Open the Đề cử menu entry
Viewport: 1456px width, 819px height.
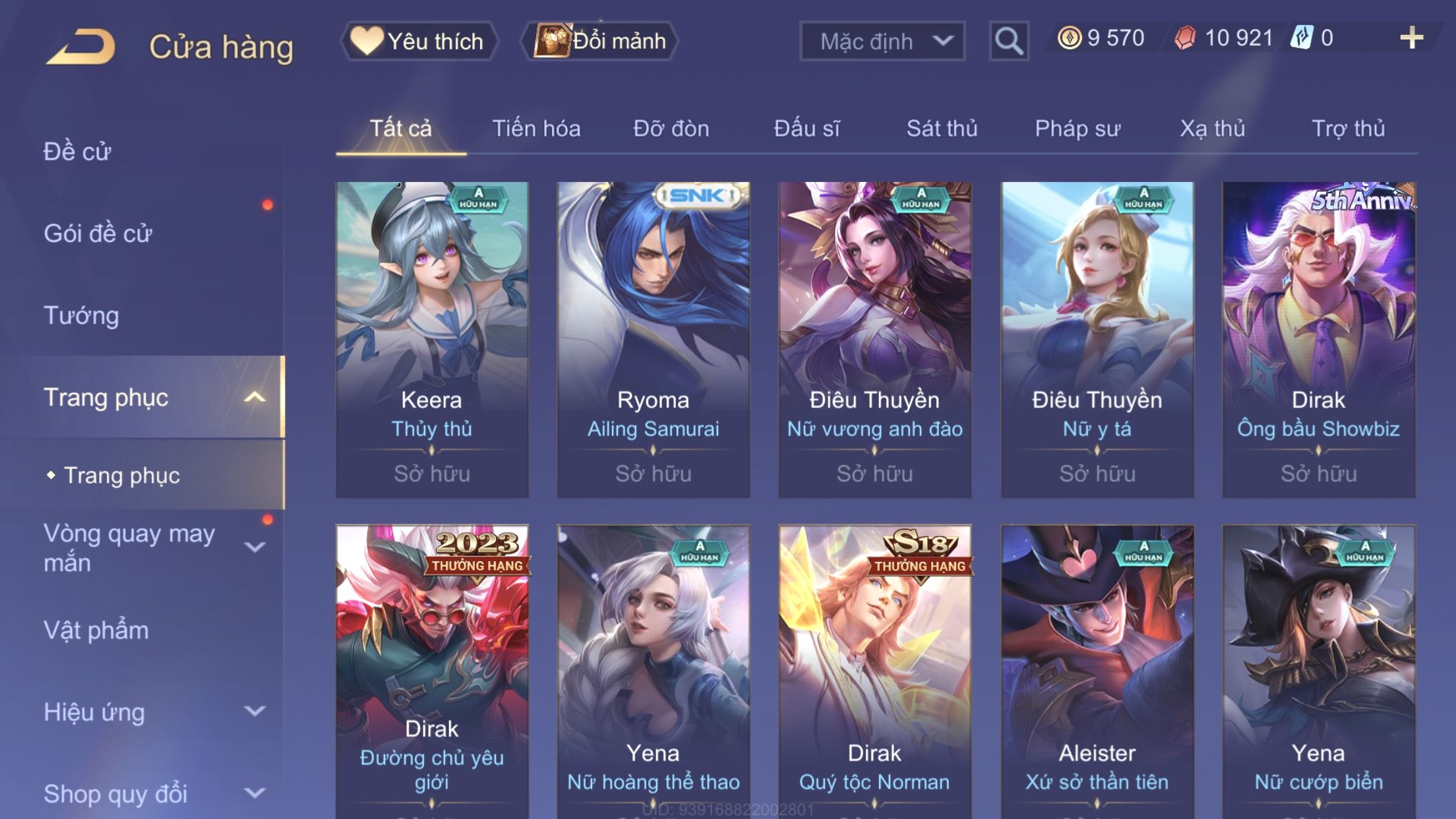click(78, 152)
